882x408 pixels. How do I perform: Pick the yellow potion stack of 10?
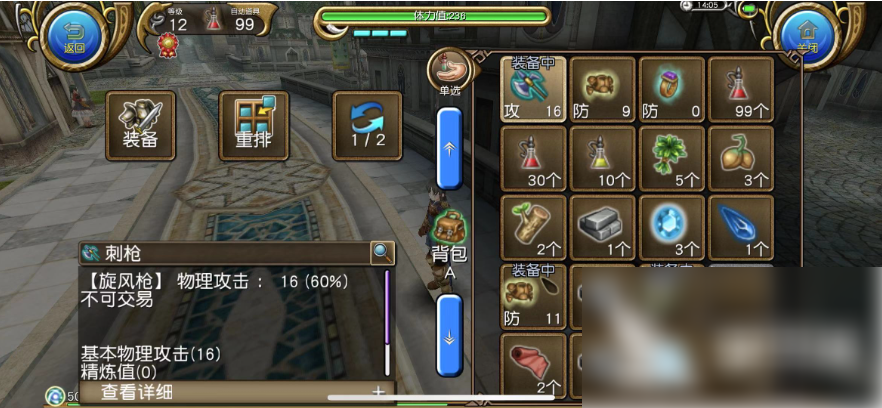point(602,158)
